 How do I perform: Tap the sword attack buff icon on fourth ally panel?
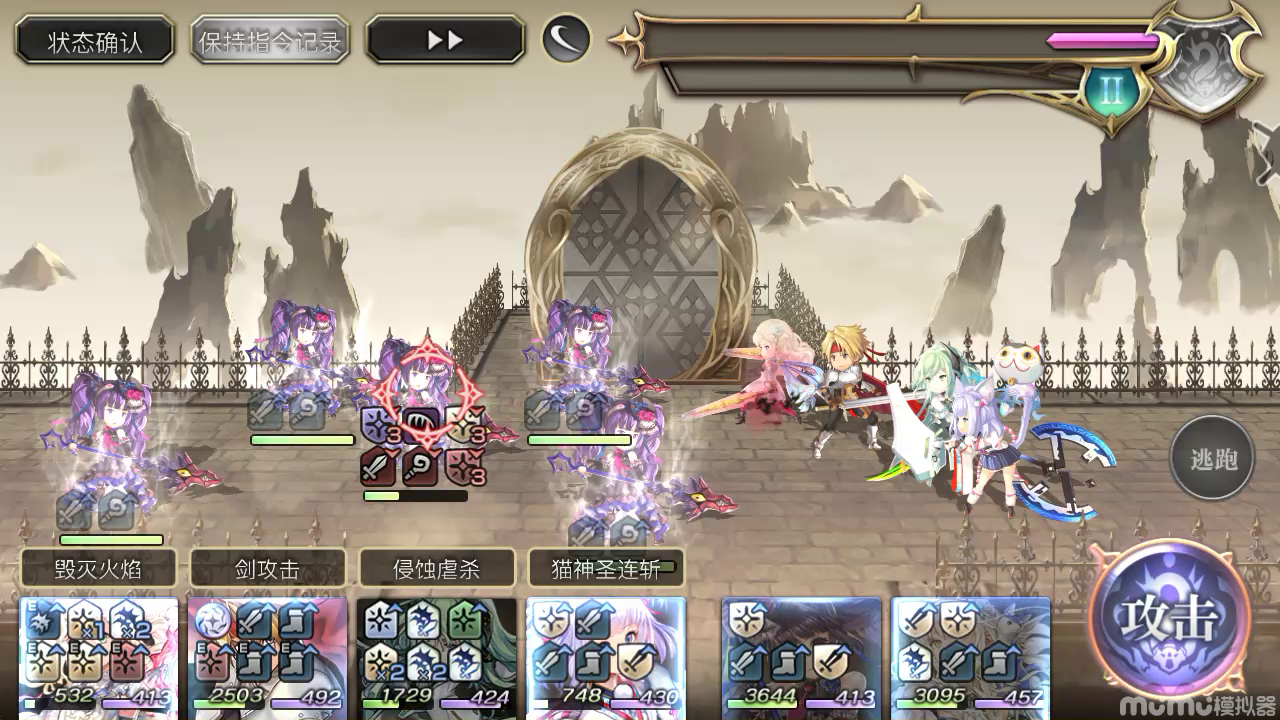[592, 621]
